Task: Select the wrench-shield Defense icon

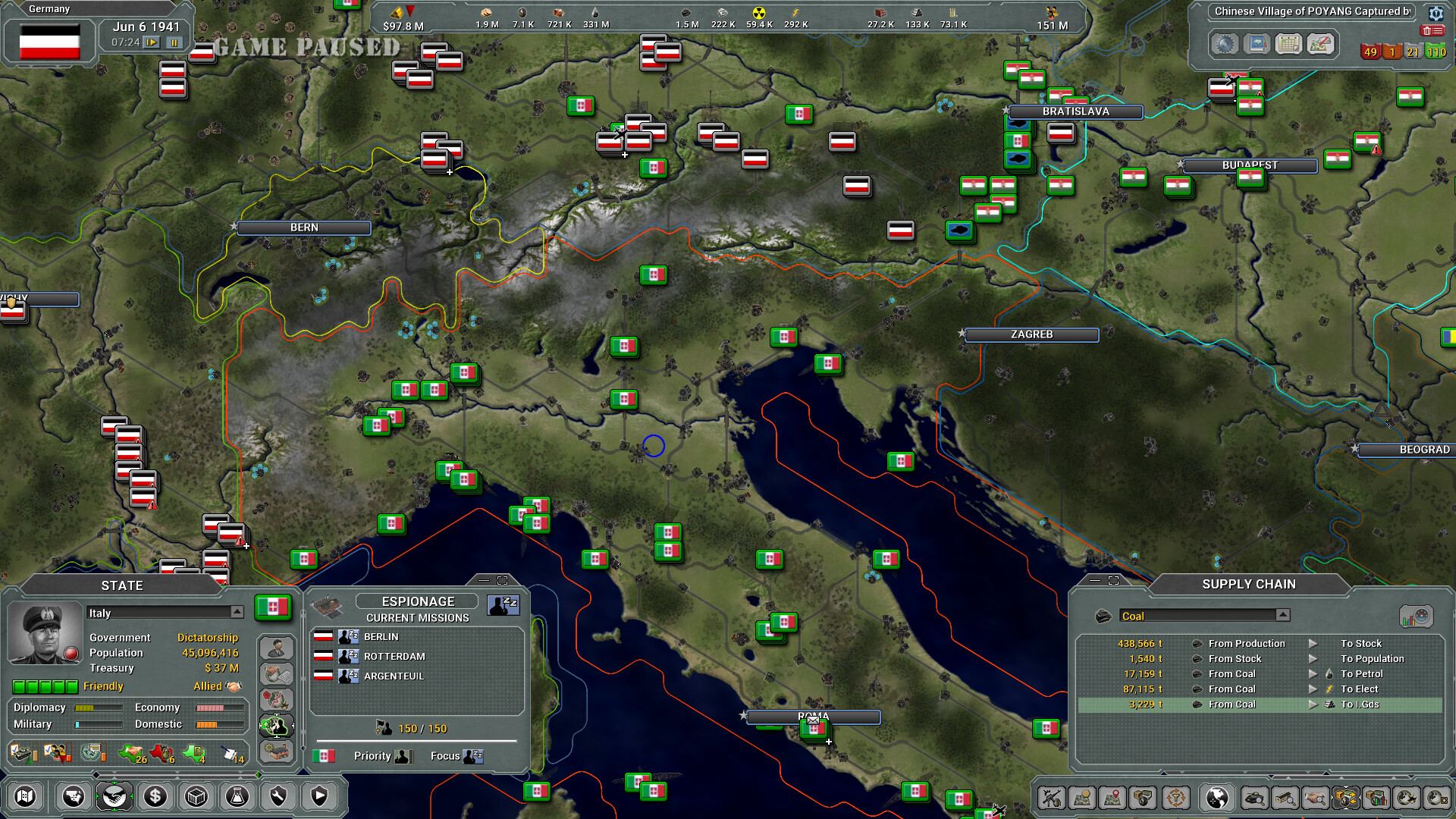Action: (278, 797)
